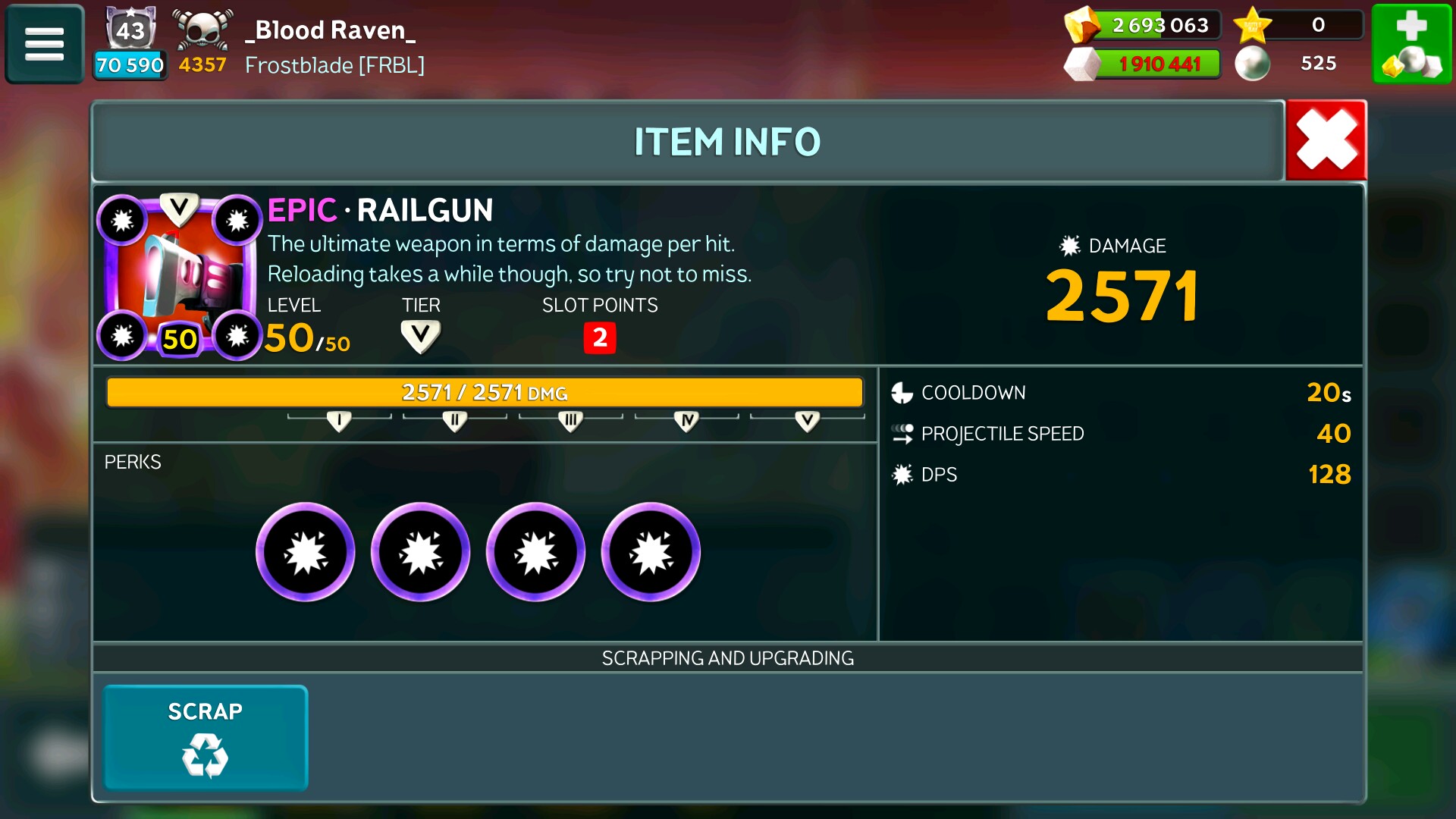
Task: Open the hamburger menu
Action: [x=45, y=44]
